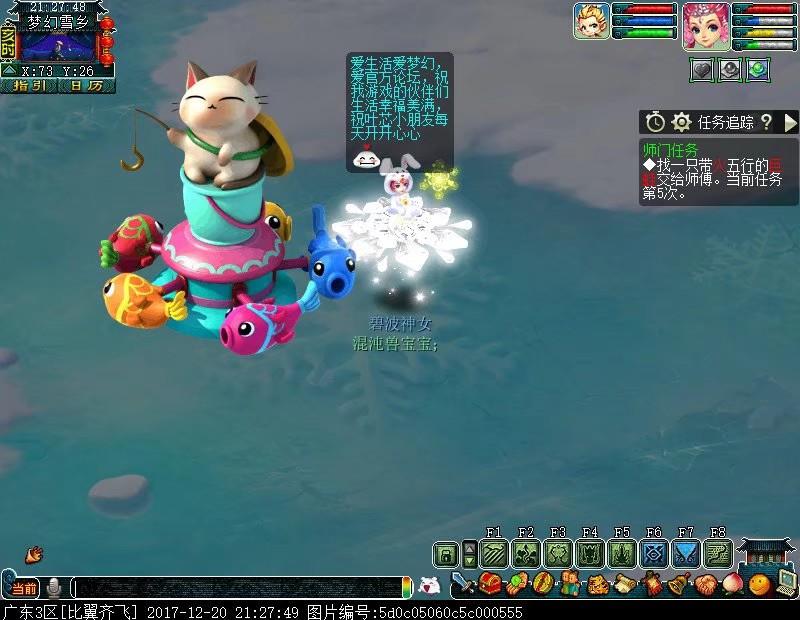Open the pink-haired character portrait
800x620 pixels.
coord(706,25)
